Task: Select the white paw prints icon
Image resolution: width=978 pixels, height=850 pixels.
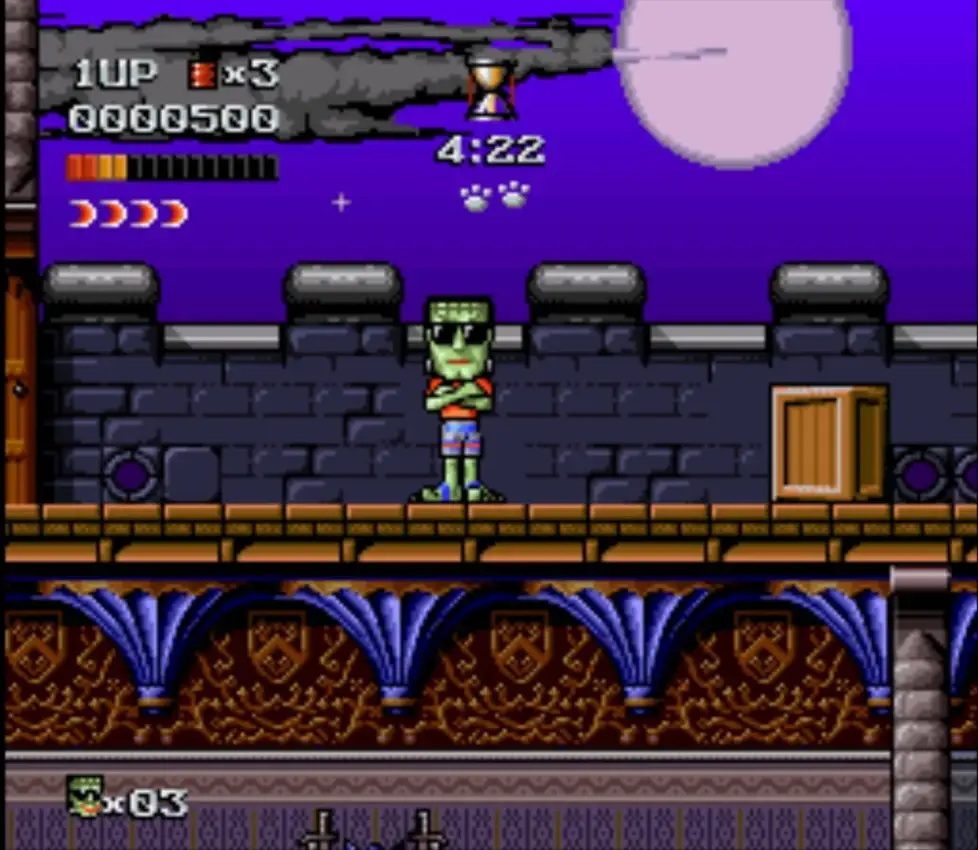Action: point(494,195)
